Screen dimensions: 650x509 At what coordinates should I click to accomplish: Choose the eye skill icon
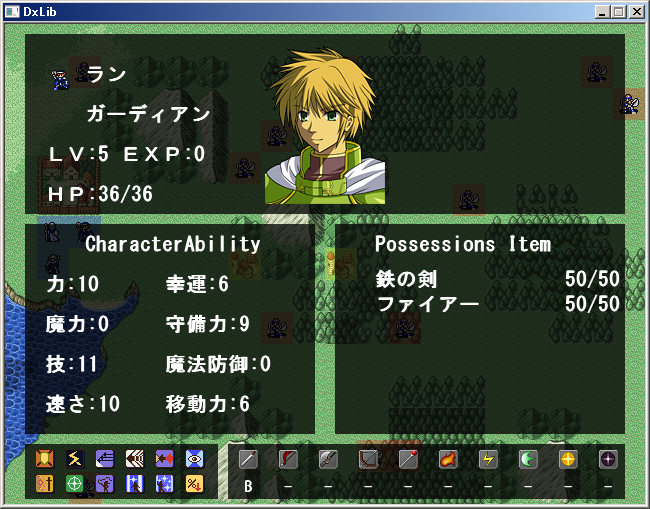tap(195, 459)
